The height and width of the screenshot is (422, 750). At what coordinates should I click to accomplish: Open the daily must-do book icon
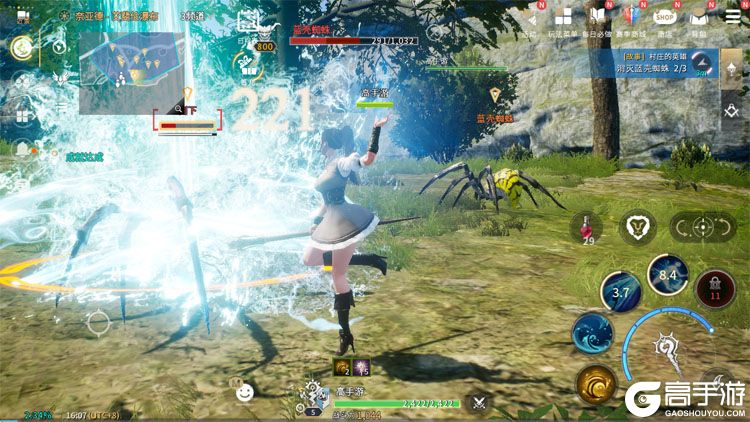[x=597, y=17]
